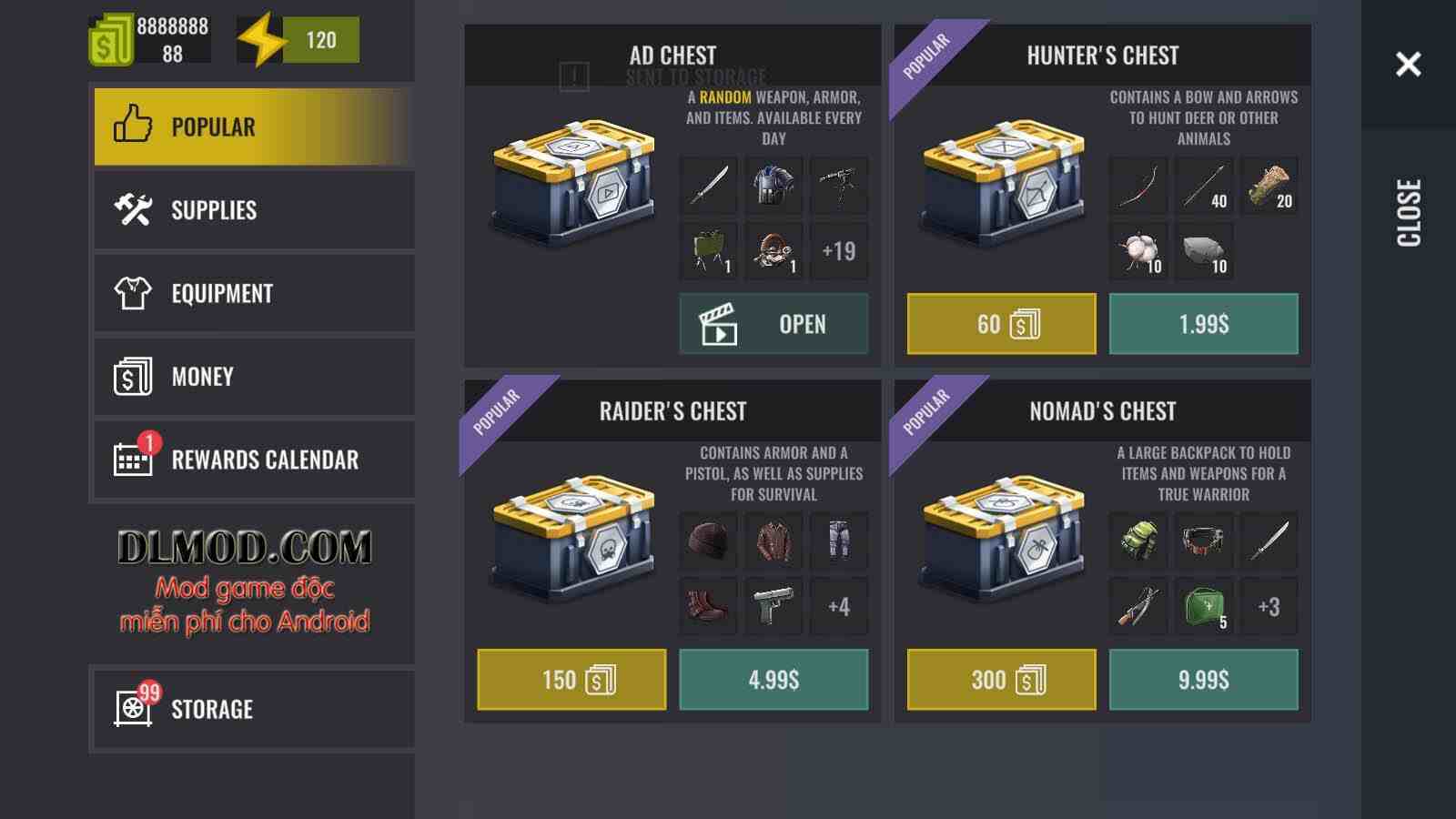Open the Supplies category
The image size is (1456, 819).
253,210
